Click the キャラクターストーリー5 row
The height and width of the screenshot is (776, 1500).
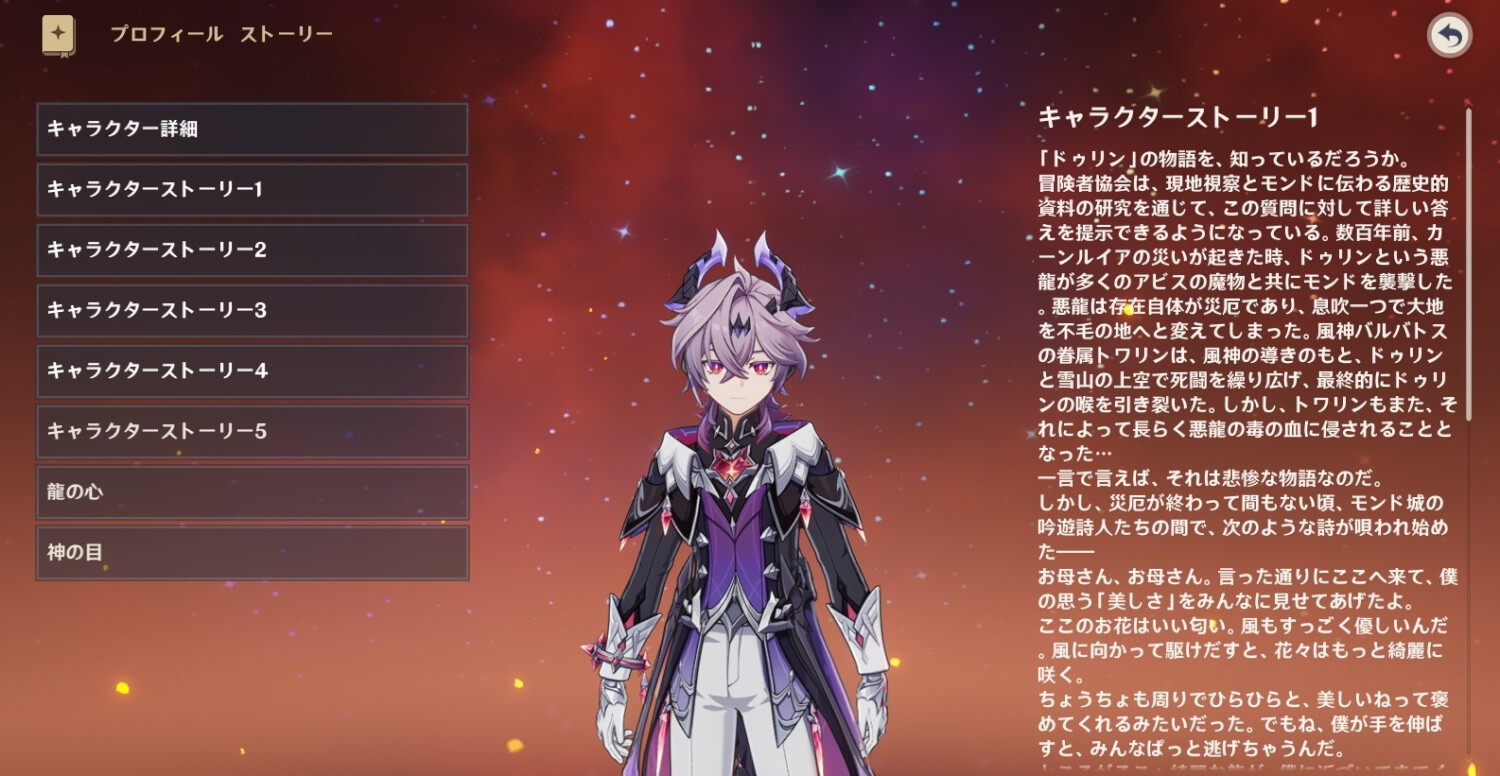pos(252,431)
